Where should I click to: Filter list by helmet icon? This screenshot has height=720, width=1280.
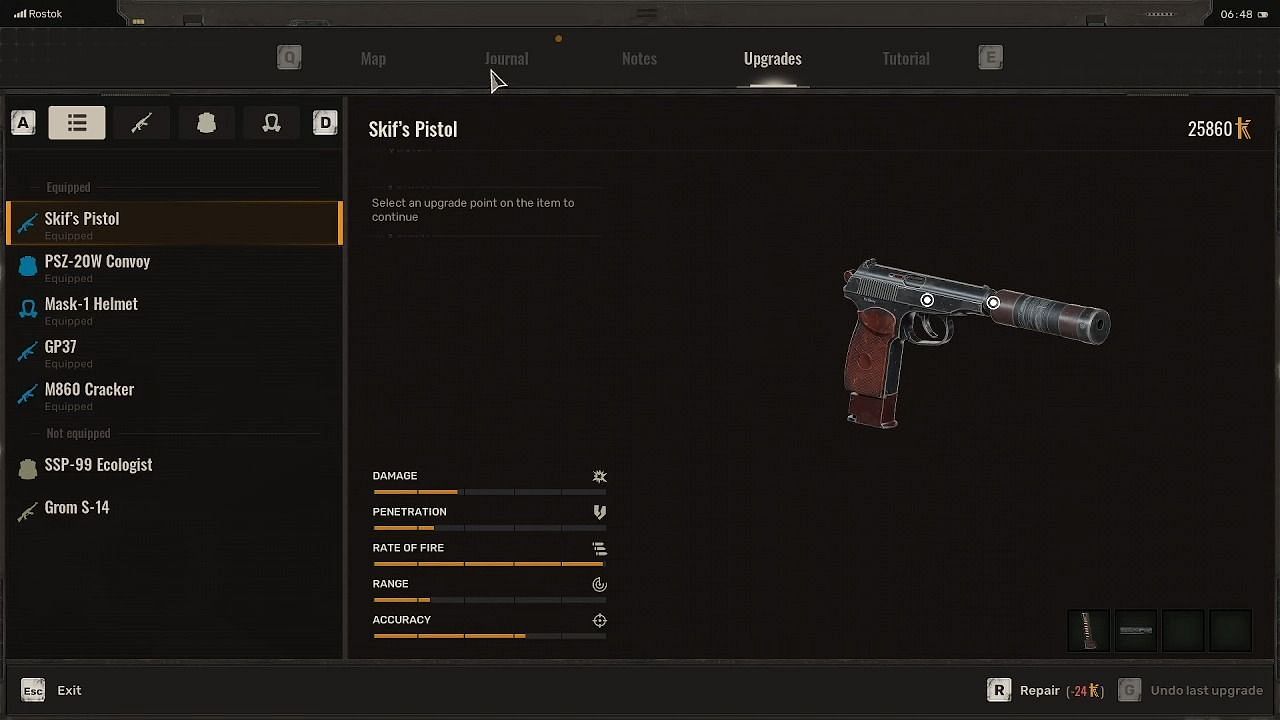pos(271,123)
